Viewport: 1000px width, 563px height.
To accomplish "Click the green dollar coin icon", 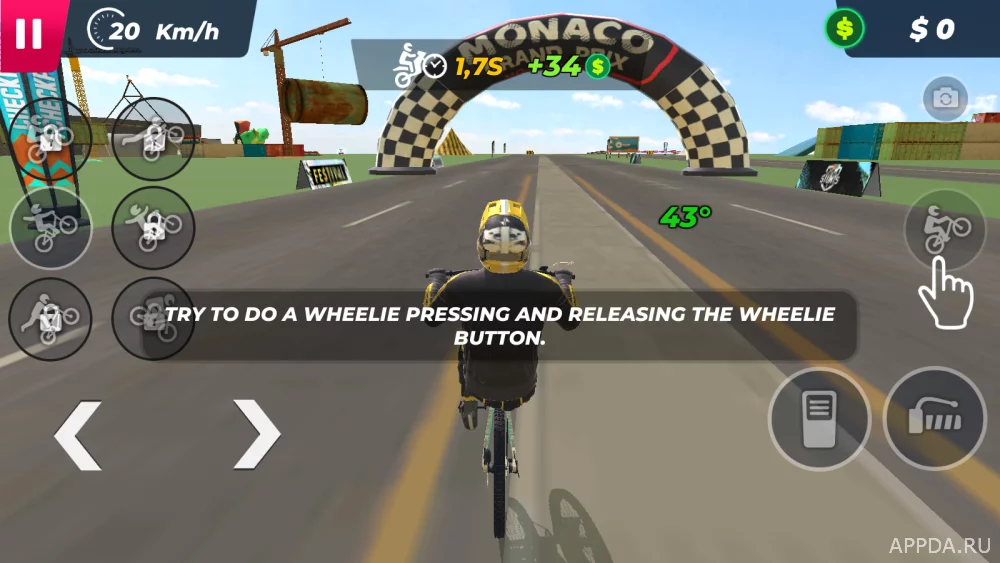I will [x=845, y=29].
